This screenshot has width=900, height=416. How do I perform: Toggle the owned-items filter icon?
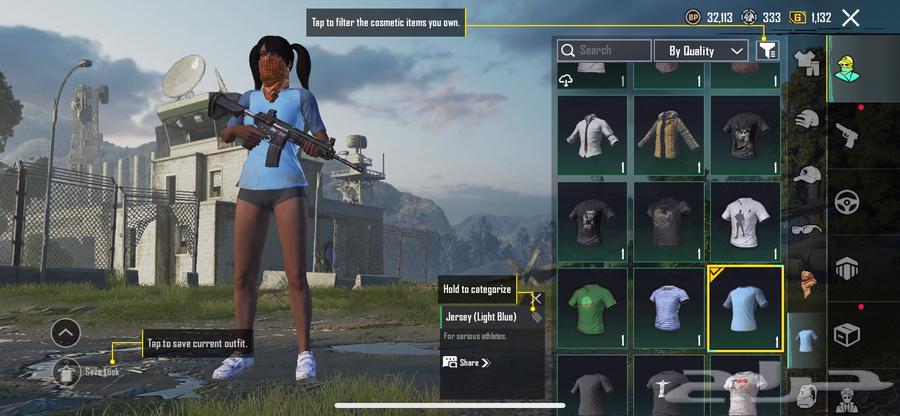pyautogui.click(x=767, y=49)
